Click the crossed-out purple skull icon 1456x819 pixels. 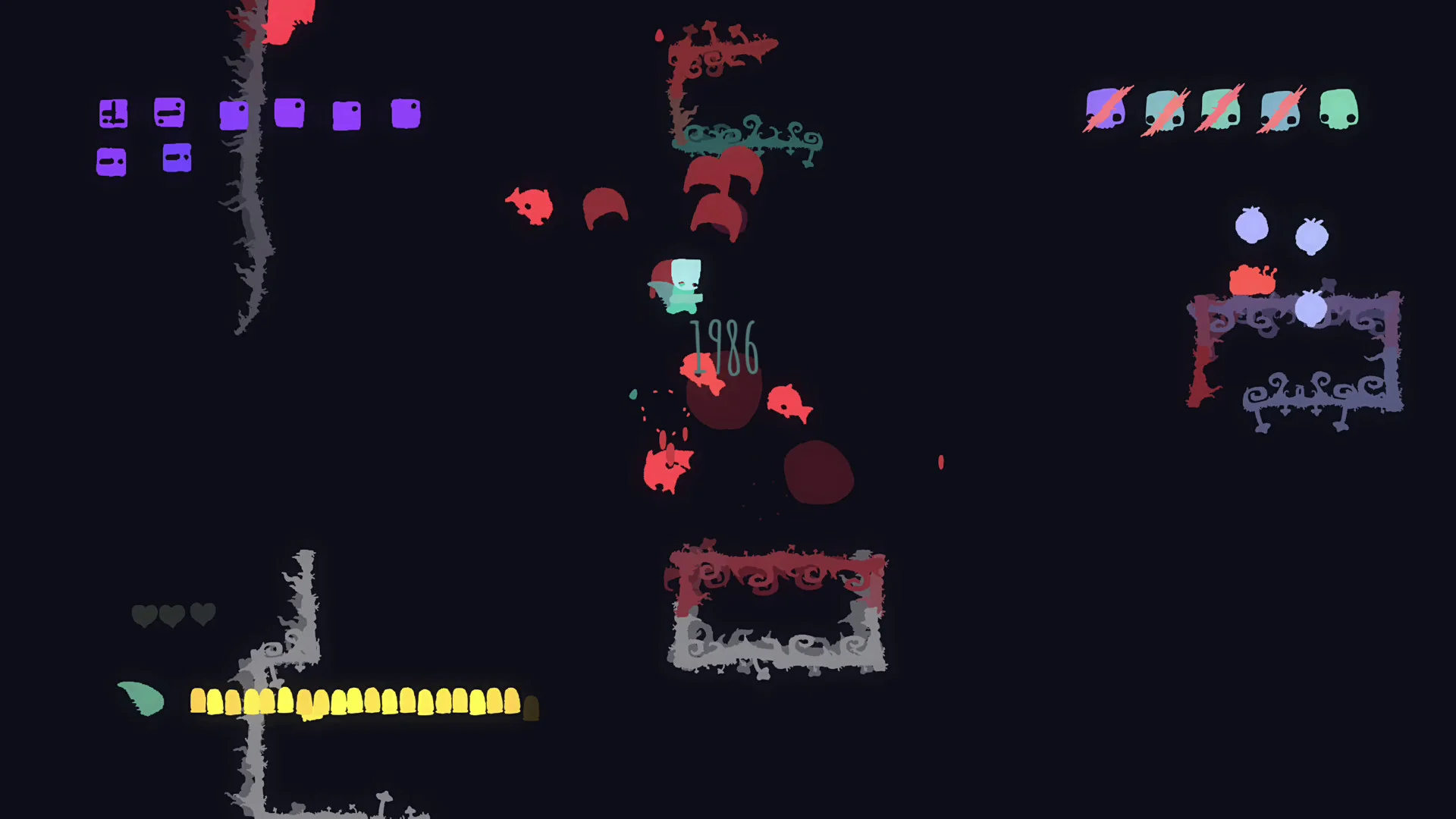pos(1106,109)
